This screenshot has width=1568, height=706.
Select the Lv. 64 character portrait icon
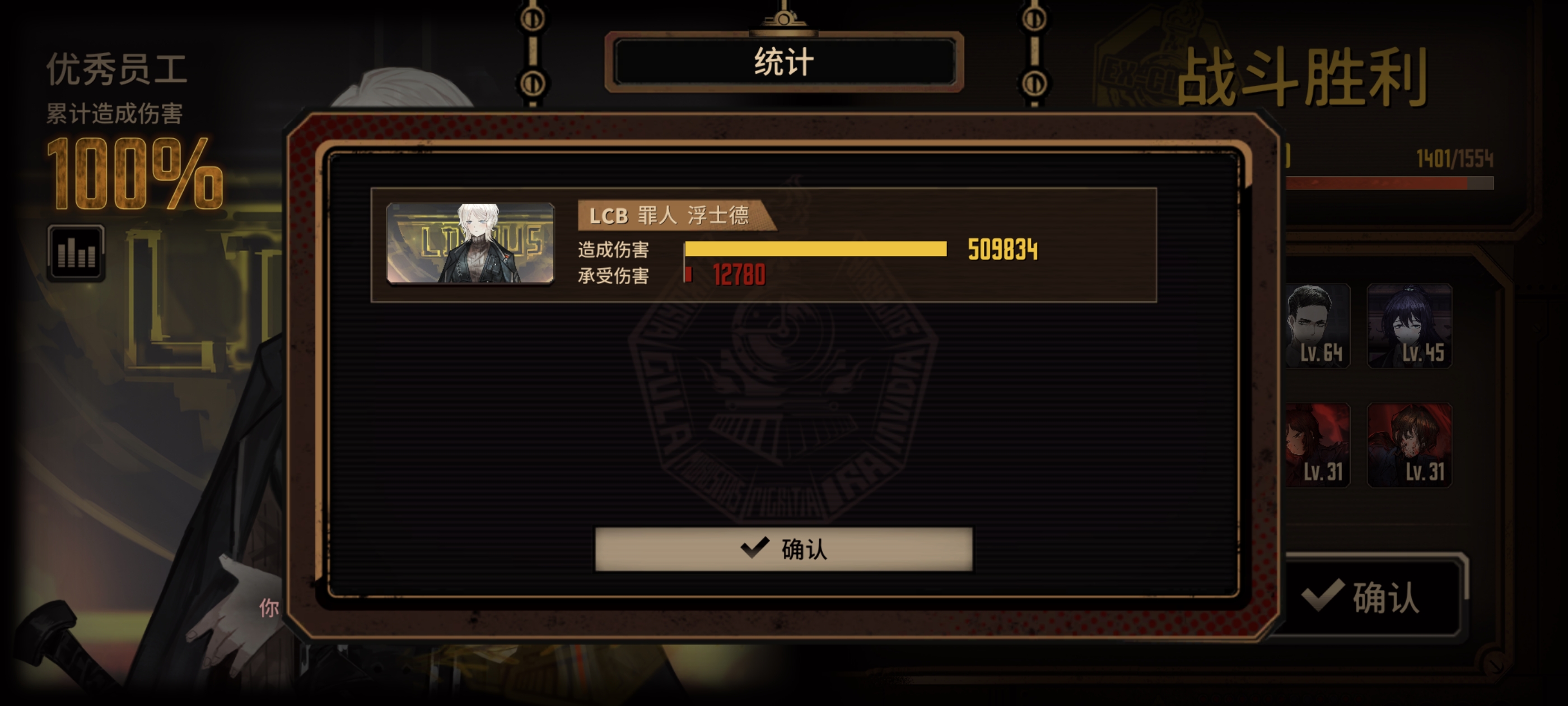click(1318, 326)
